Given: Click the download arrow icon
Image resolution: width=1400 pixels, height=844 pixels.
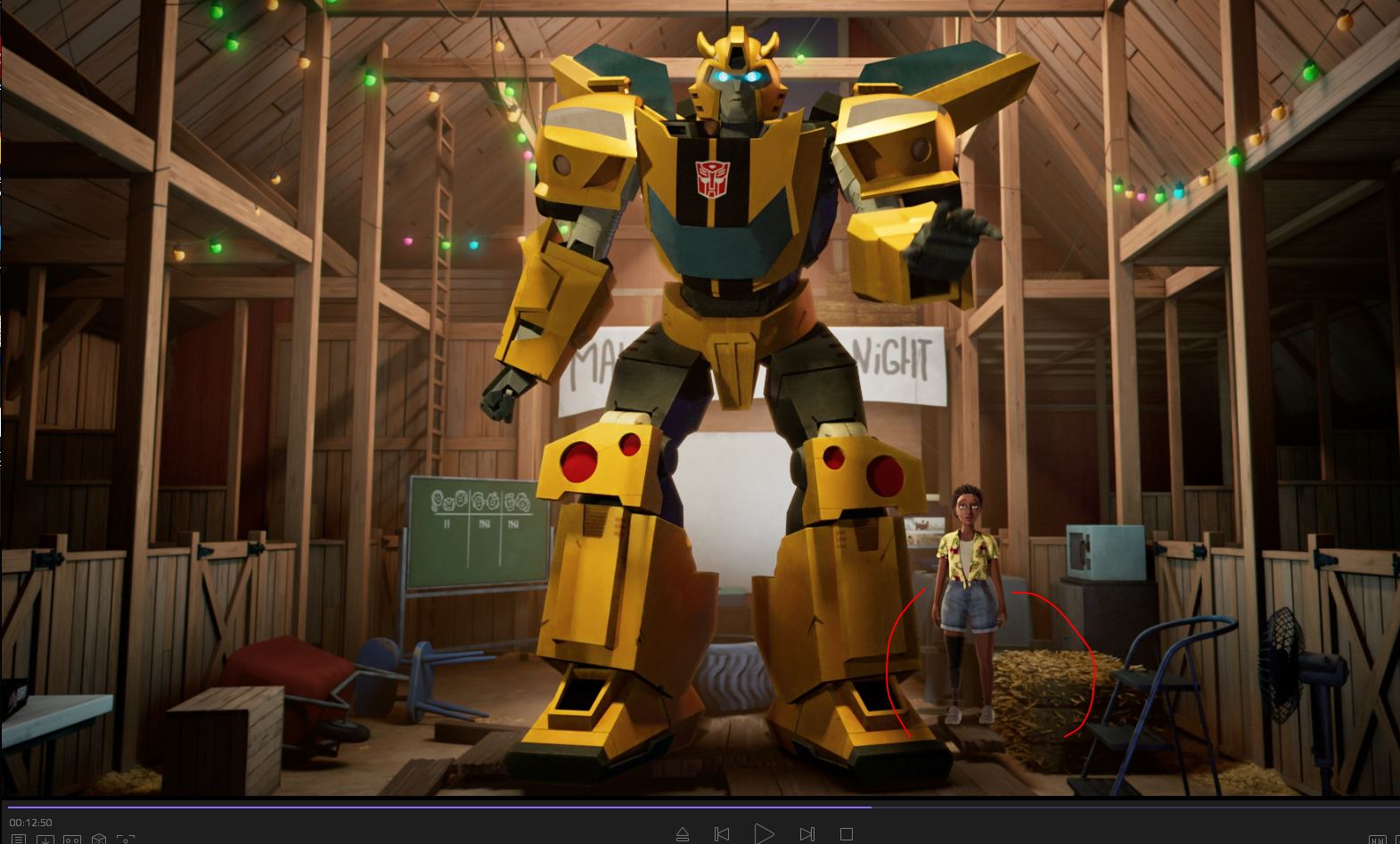Looking at the screenshot, I should pos(45,840).
